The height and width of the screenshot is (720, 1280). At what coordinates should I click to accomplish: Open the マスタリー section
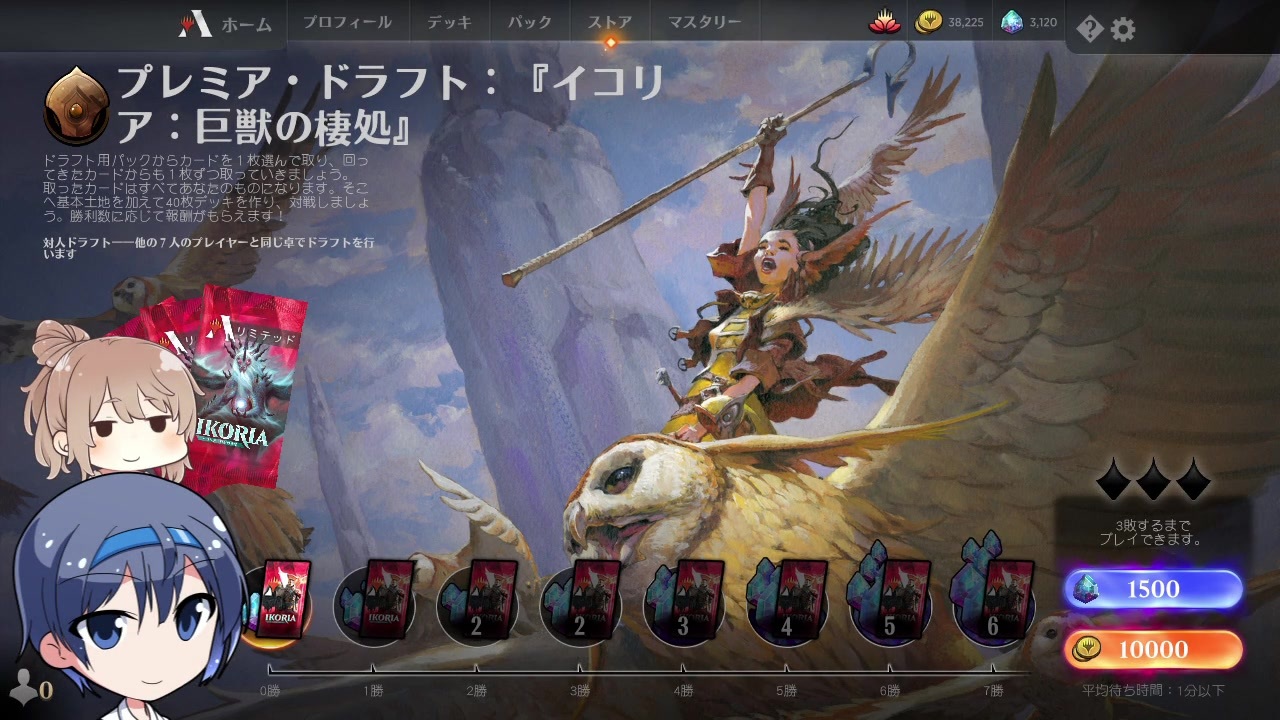[705, 22]
